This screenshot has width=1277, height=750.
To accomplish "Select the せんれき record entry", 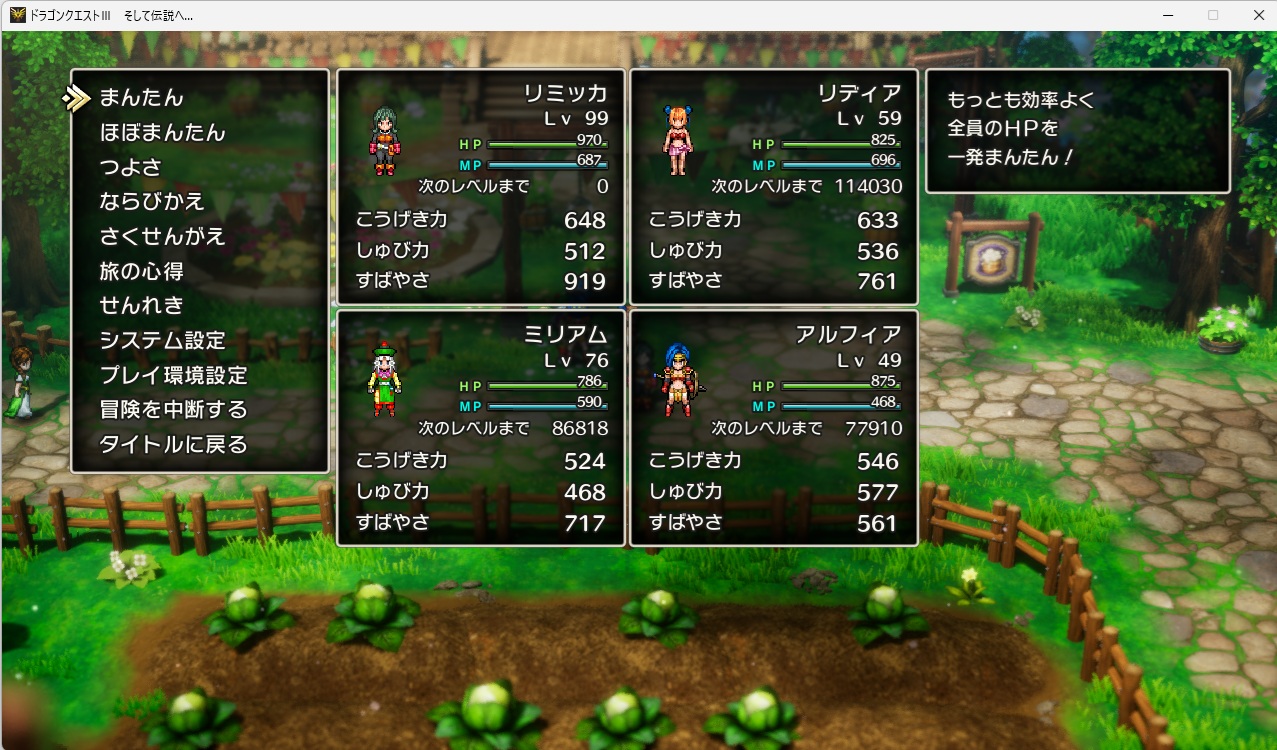I will point(142,306).
